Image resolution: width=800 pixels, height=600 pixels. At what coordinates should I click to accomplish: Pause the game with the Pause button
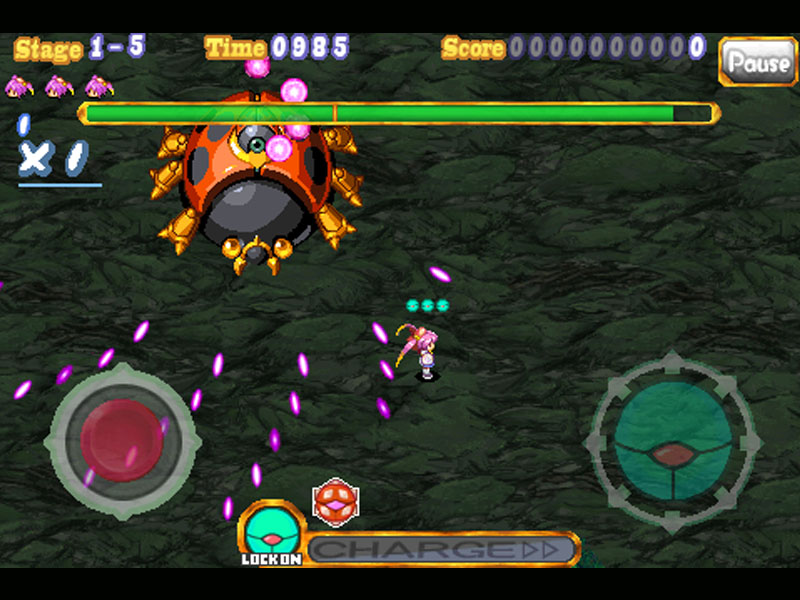click(757, 62)
